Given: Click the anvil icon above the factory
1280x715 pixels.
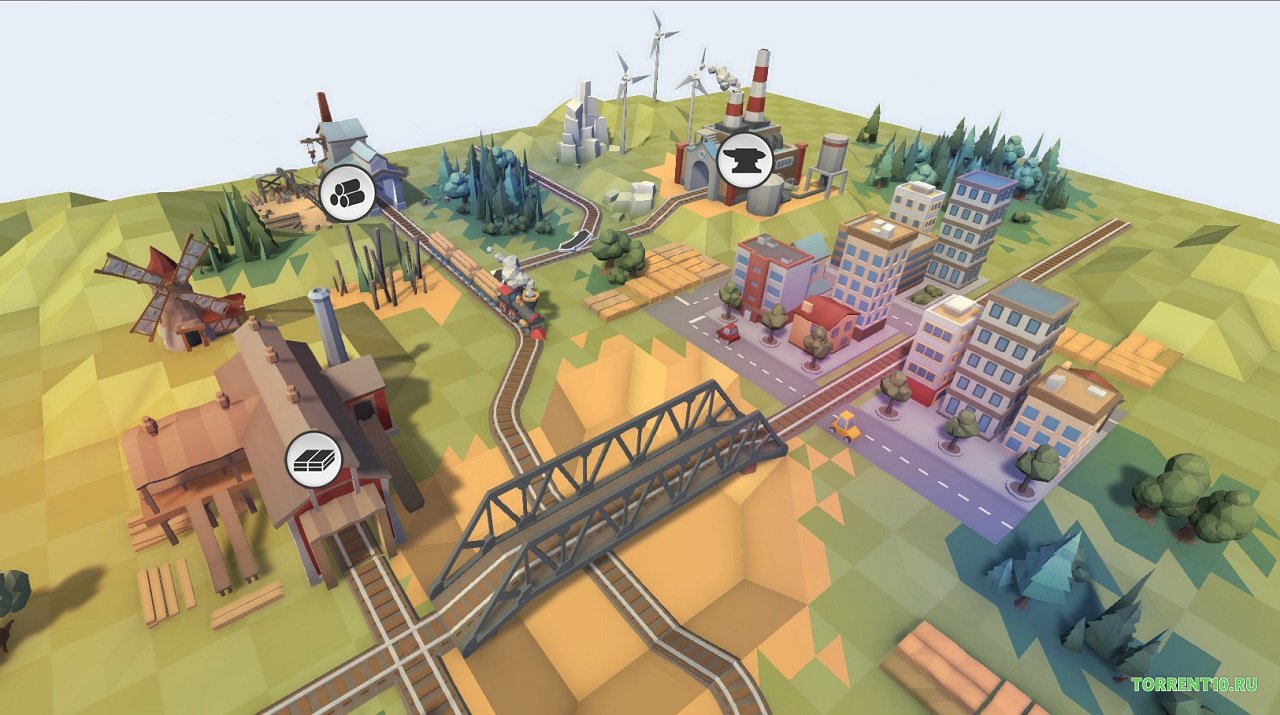Looking at the screenshot, I should [x=745, y=159].
